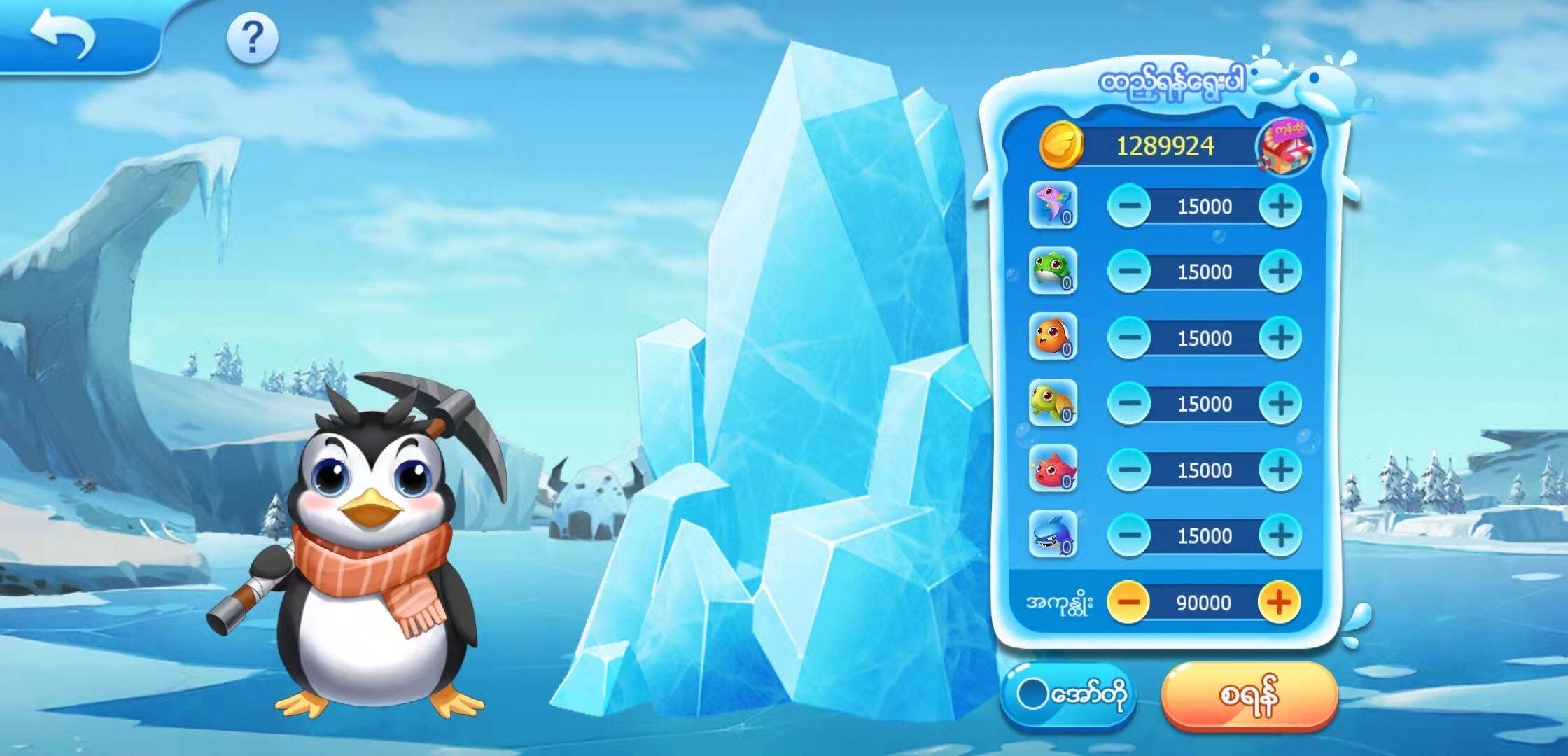
Task: Increase the red fish bet
Action: [1280, 469]
